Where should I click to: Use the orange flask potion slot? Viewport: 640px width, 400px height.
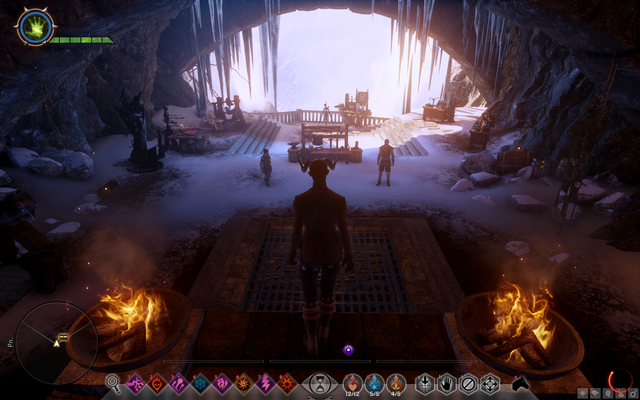pyautogui.click(x=396, y=382)
